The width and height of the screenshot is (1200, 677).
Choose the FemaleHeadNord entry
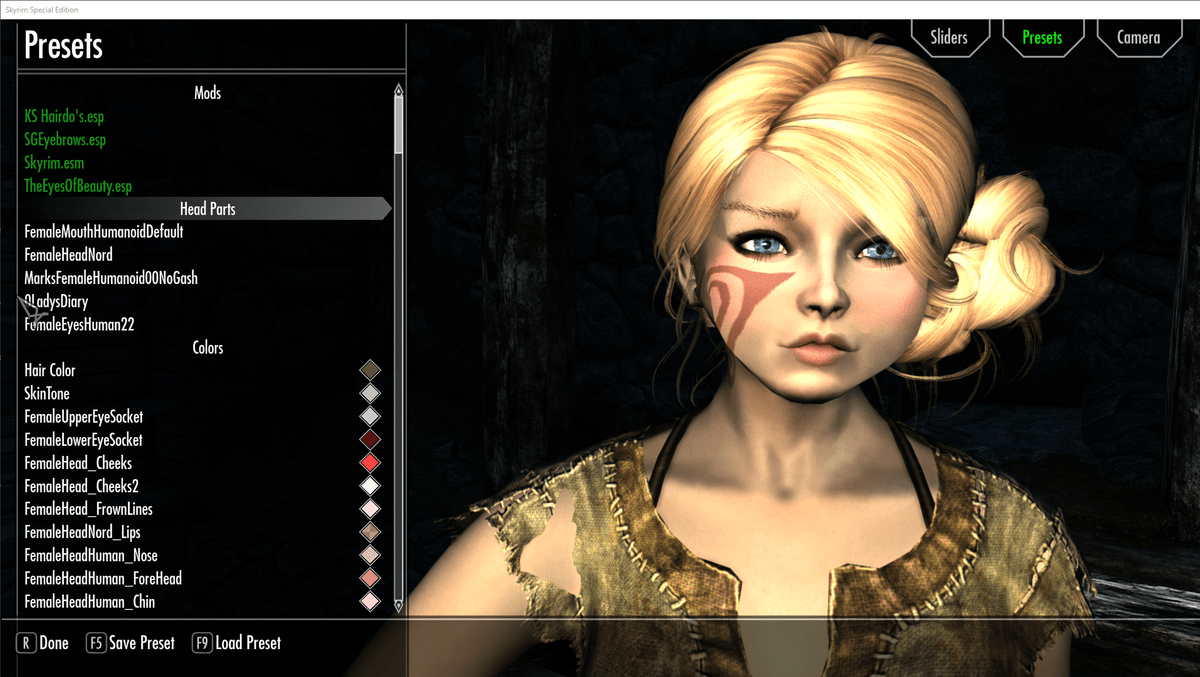(68, 255)
